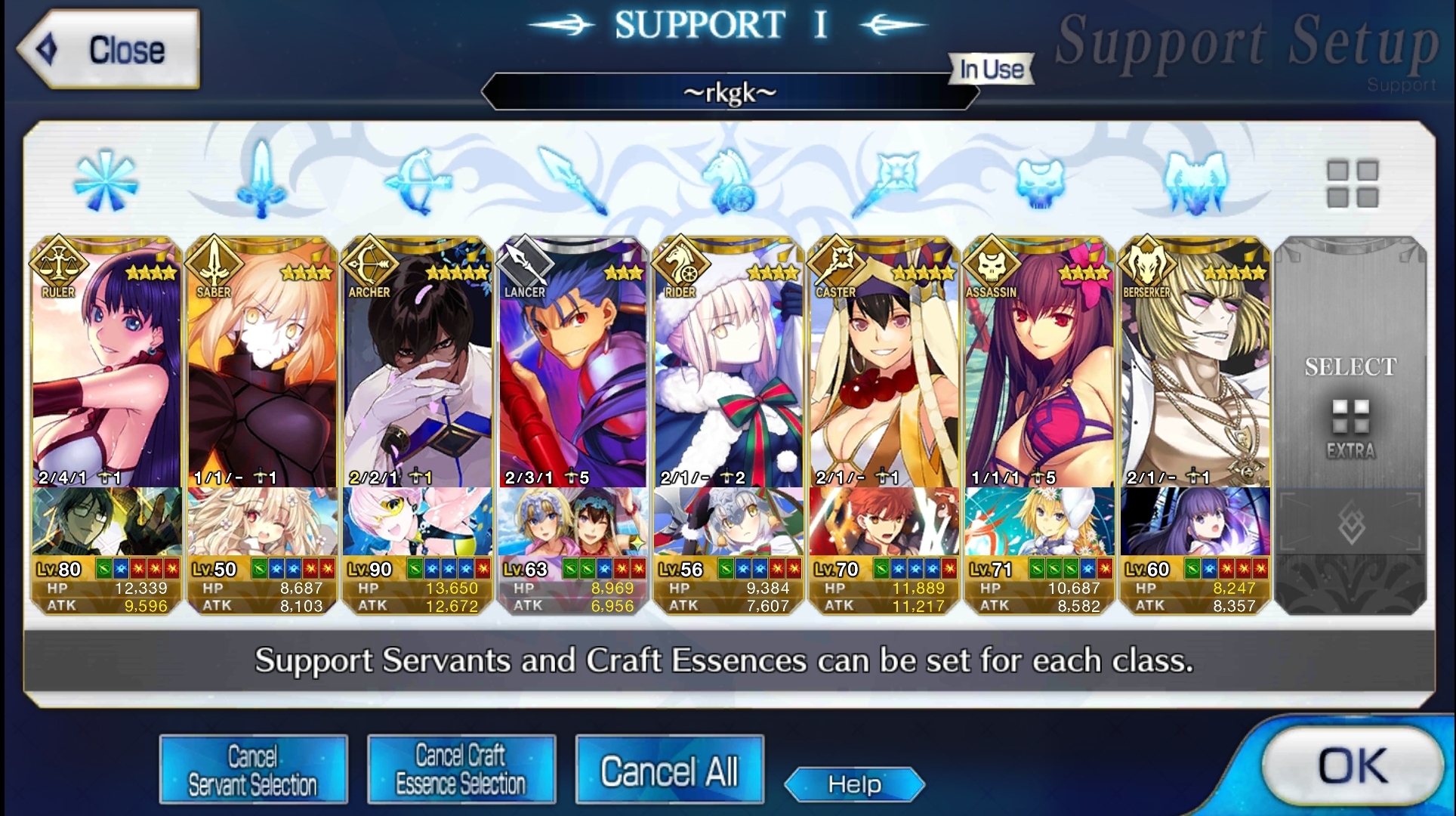This screenshot has width=1456, height=816.
Task: Change the Ruler's craft essence
Action: pyautogui.click(x=106, y=523)
